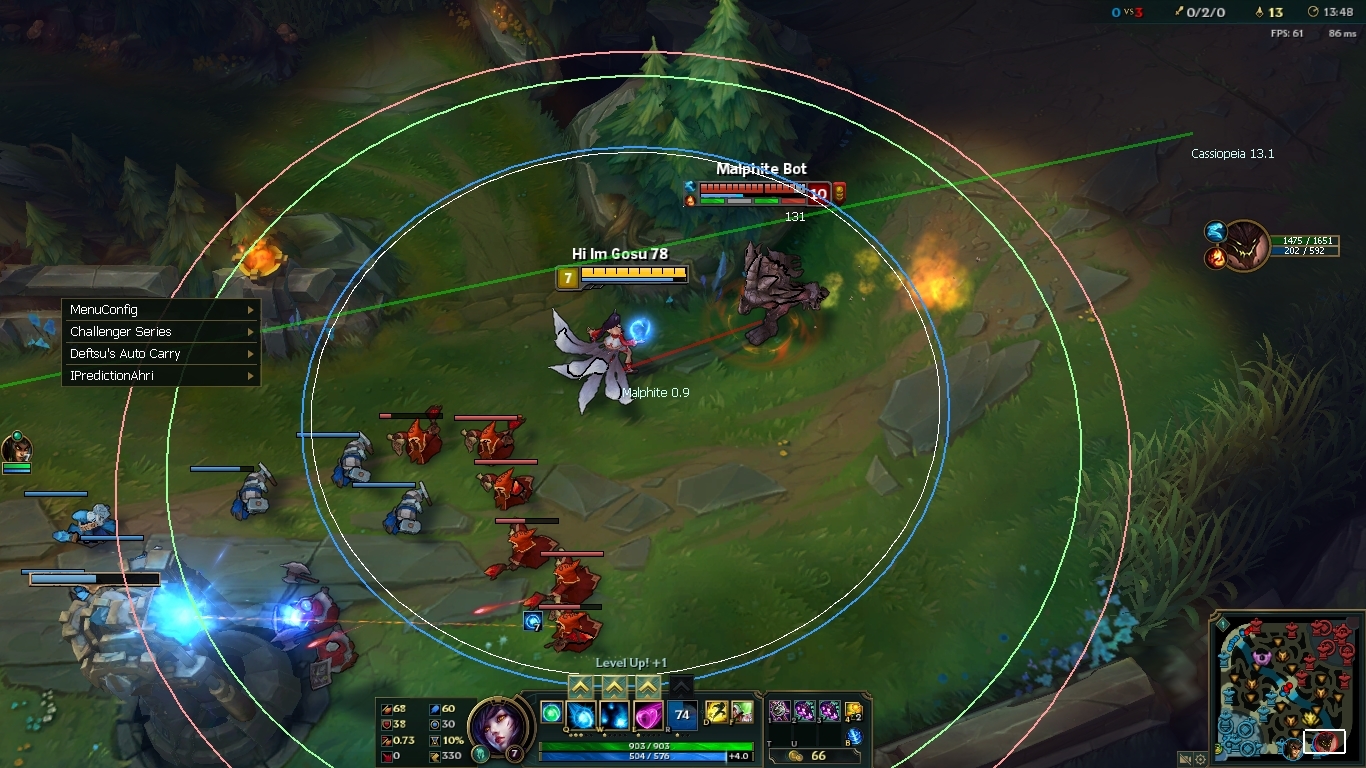This screenshot has width=1366, height=768.
Task: Open the gear settings beside the minimap
Action: point(1200,759)
